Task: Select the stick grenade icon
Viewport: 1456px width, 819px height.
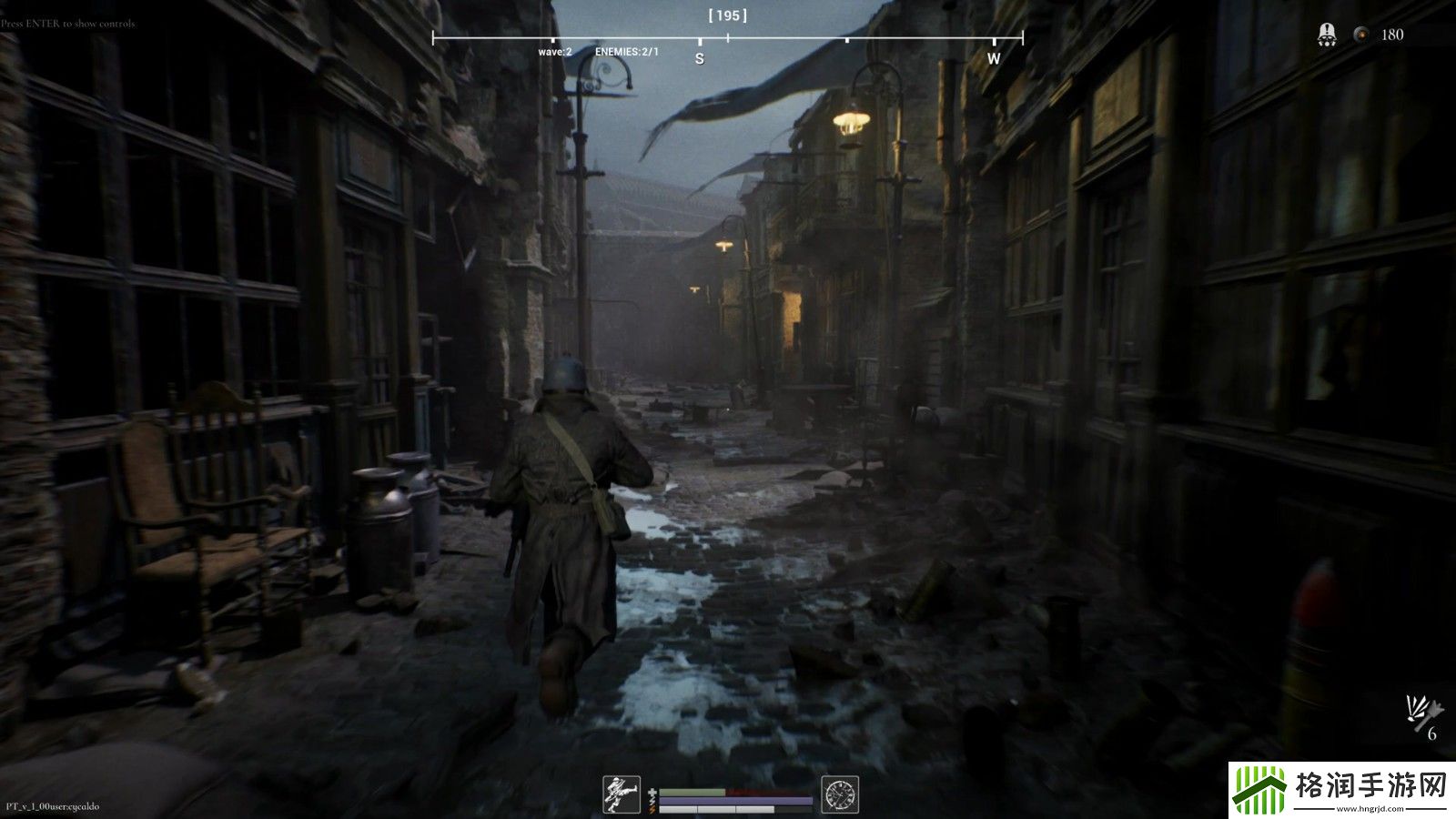Action: [x=1424, y=710]
